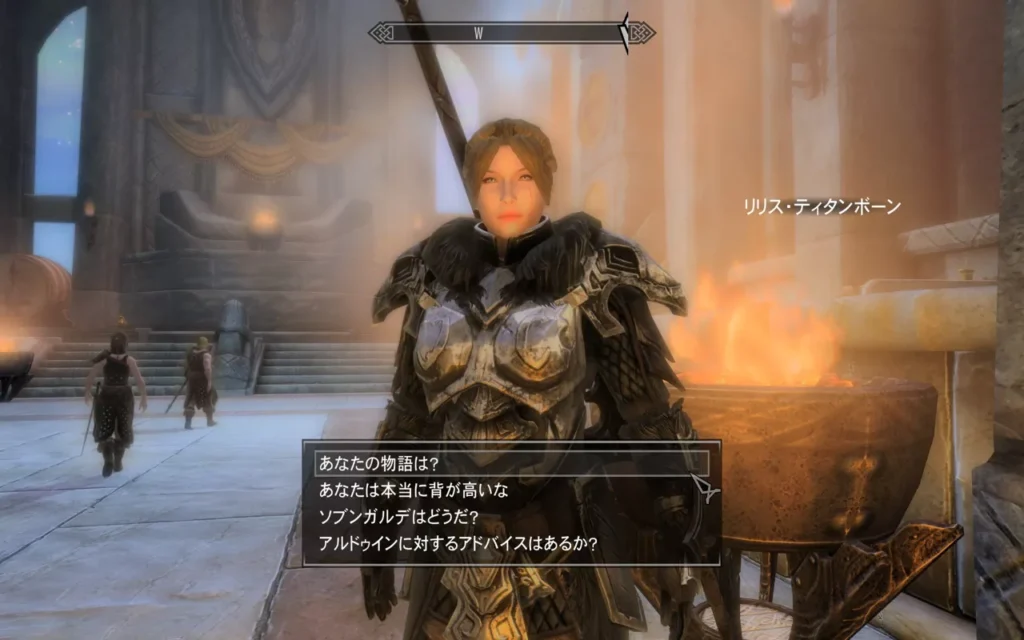Ask "ソブンガルデはどうだ?"
This screenshot has height=640, width=1024.
click(x=398, y=517)
